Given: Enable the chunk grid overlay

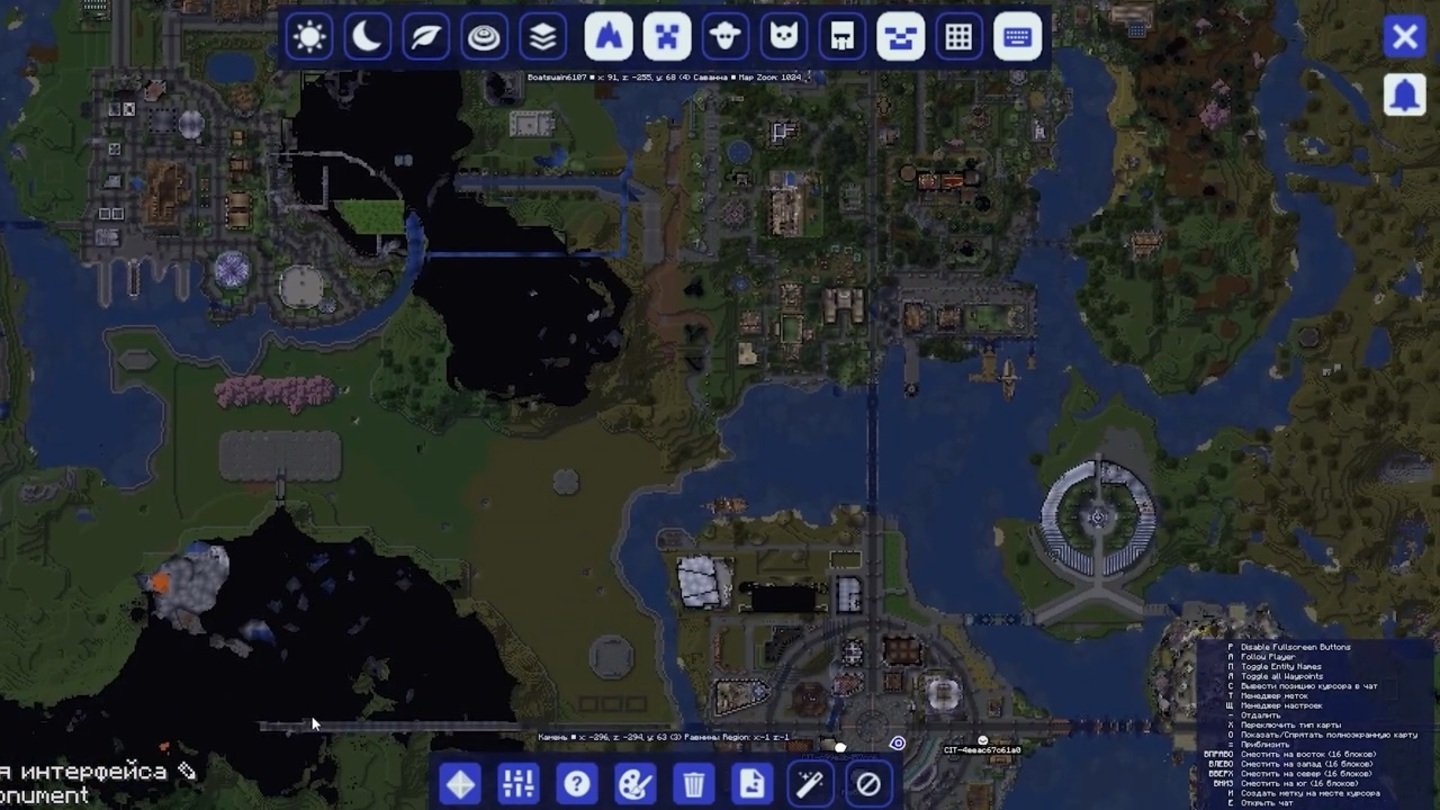Looking at the screenshot, I should coord(959,37).
